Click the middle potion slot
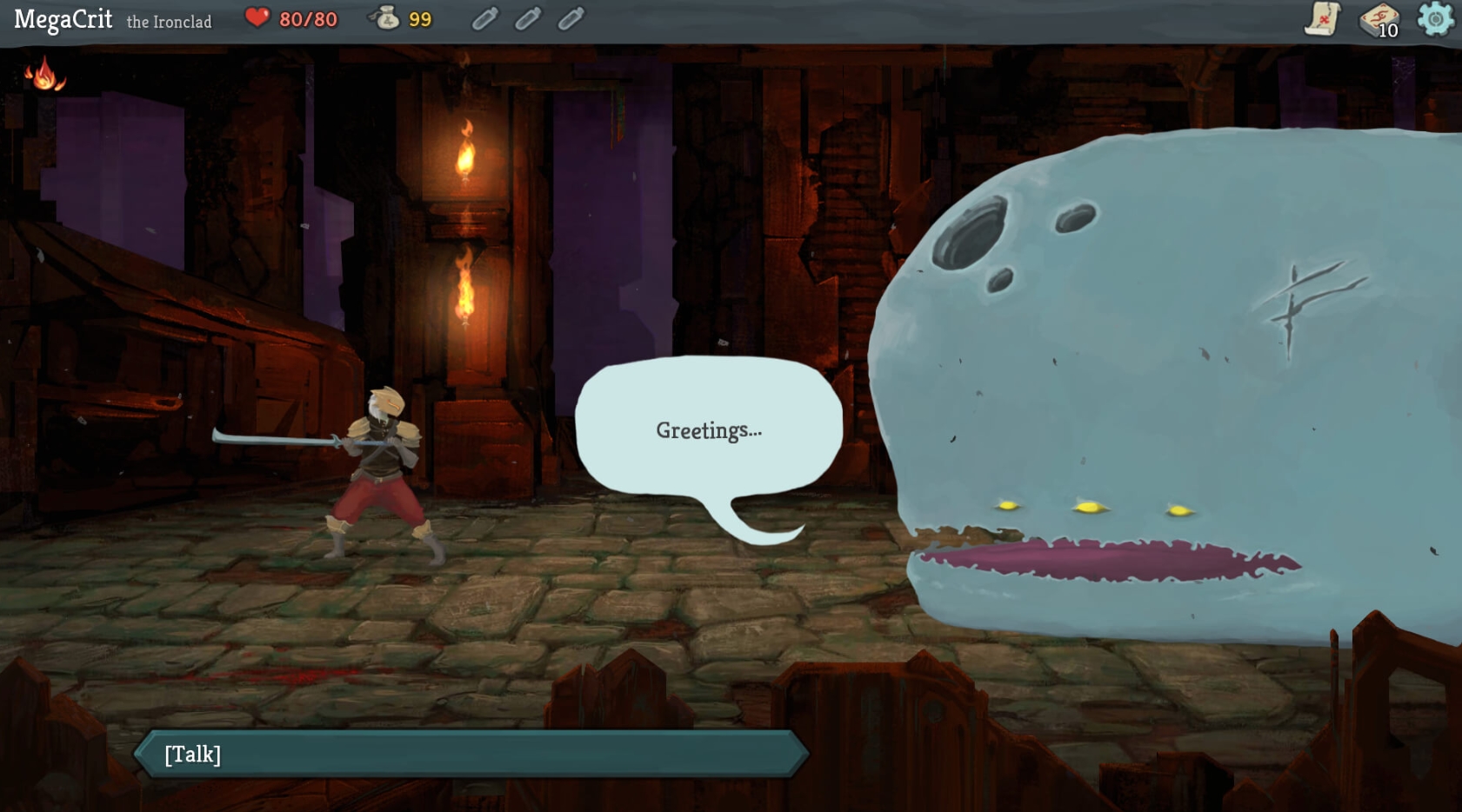 tap(528, 19)
